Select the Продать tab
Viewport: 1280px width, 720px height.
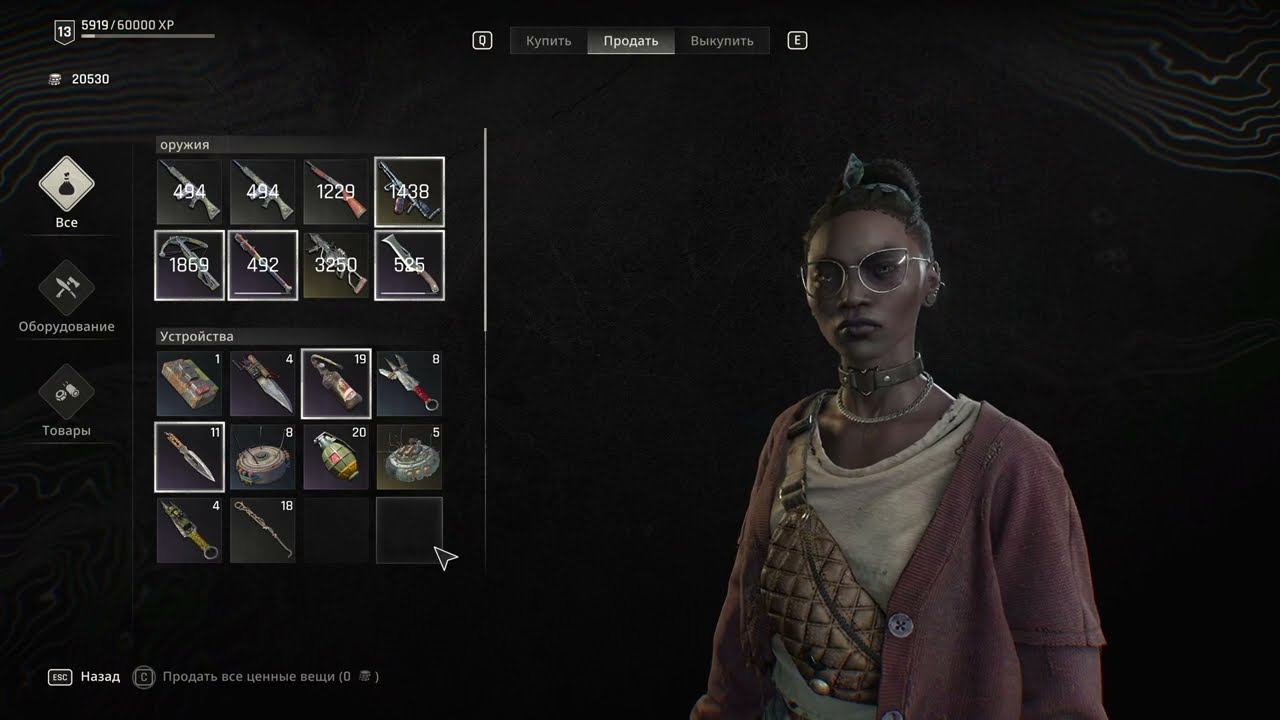[x=631, y=41]
